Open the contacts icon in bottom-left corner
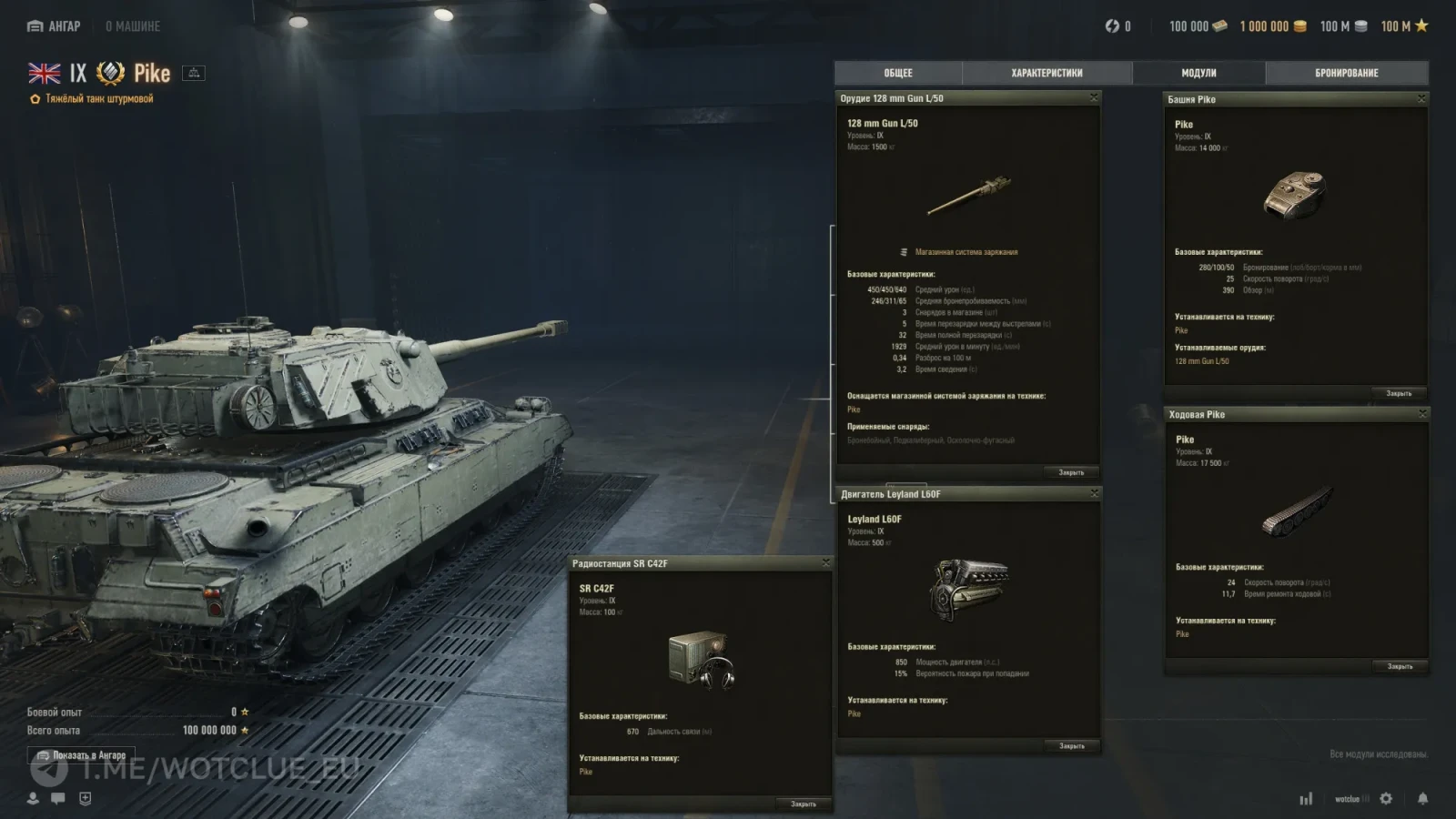This screenshot has width=1456, height=819. pyautogui.click(x=34, y=800)
